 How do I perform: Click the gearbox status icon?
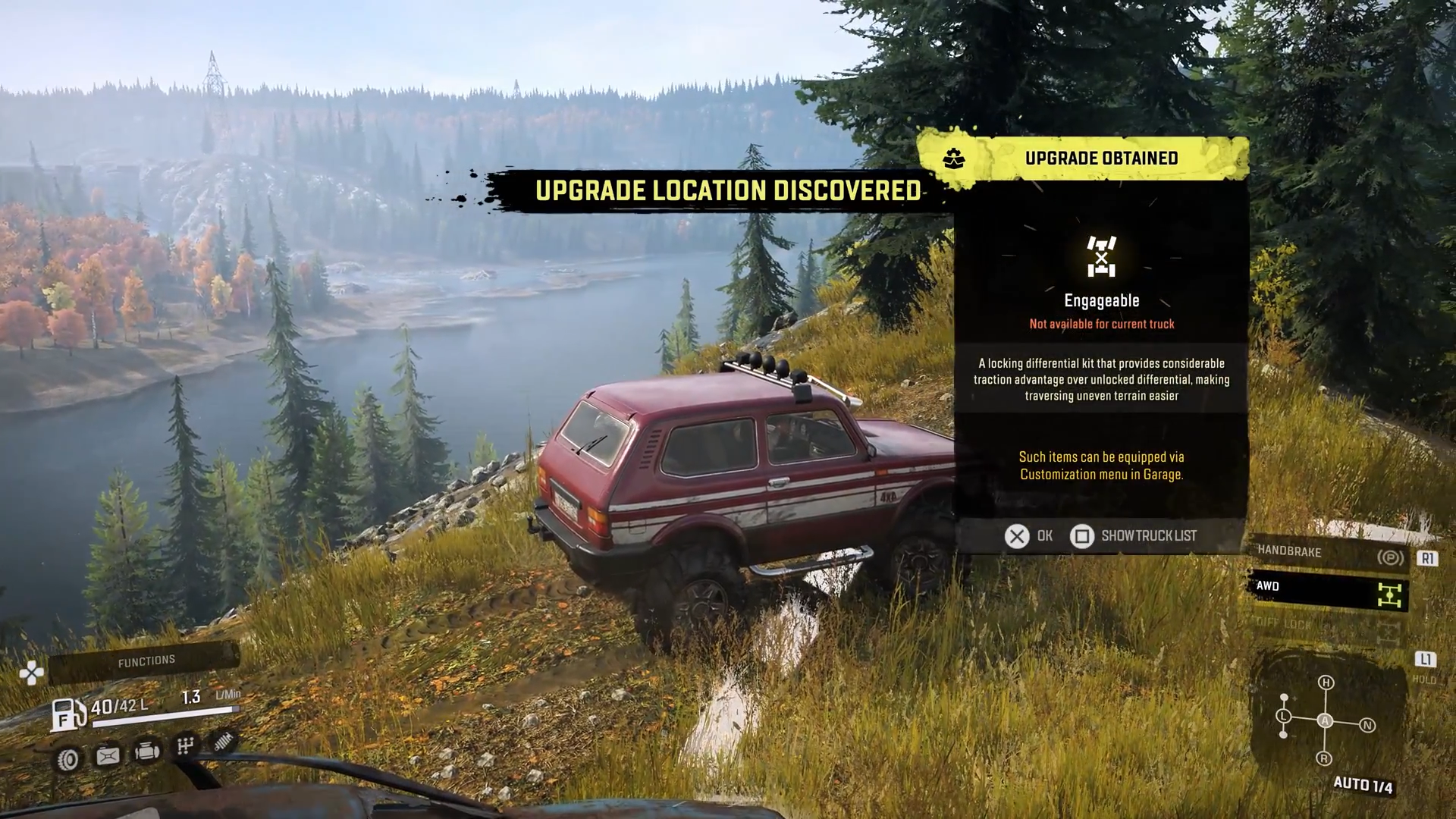[x=186, y=746]
